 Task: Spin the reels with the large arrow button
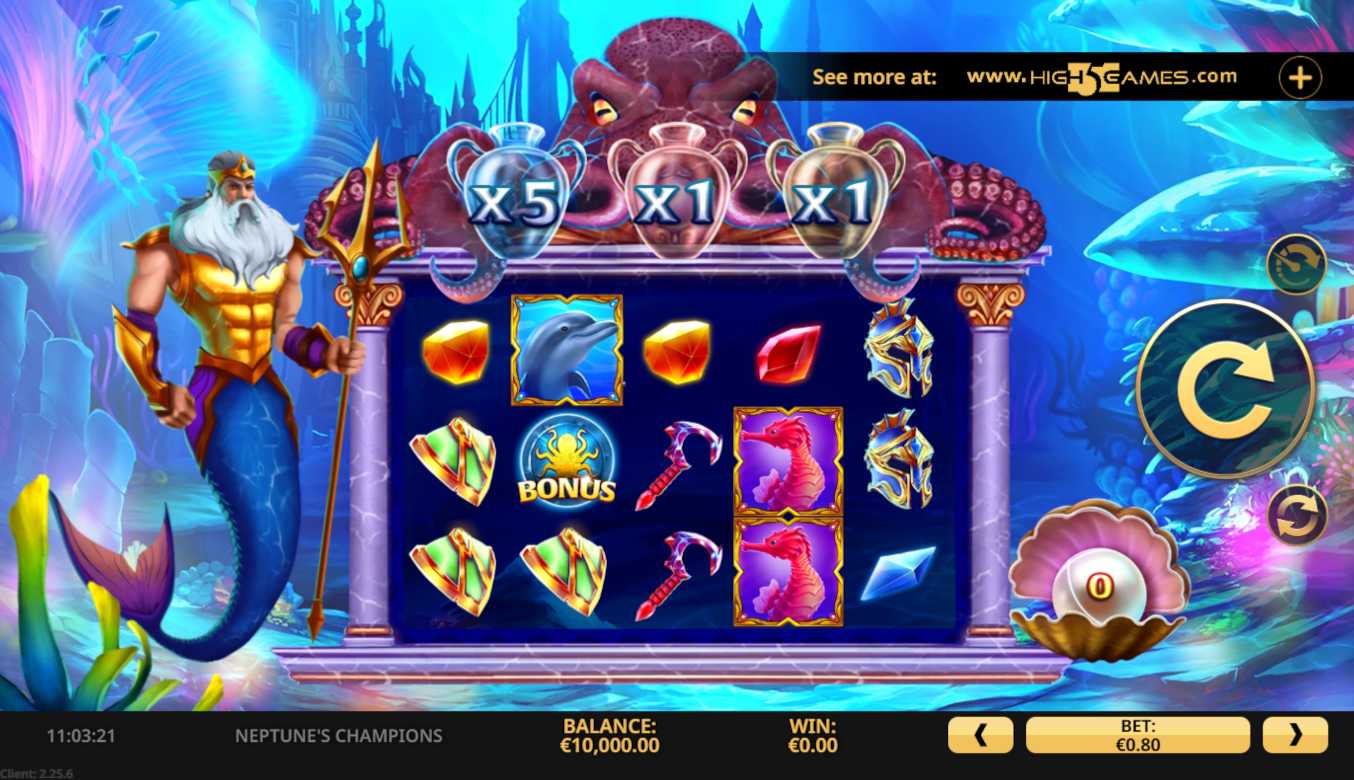(1225, 388)
